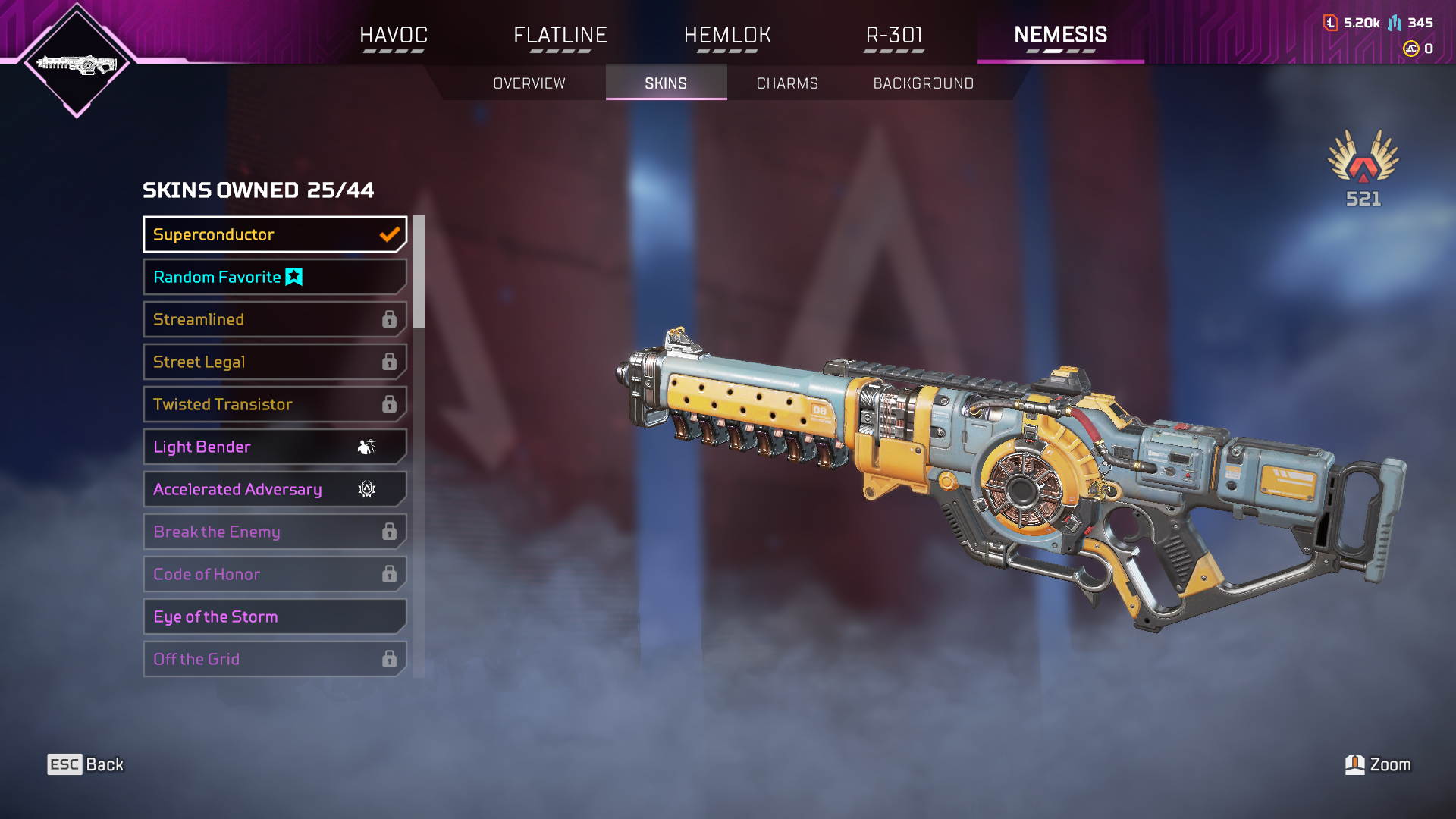Screen dimensions: 1456x819
Task: Select the Twisted Transistor skin
Action: pyautogui.click(x=275, y=404)
